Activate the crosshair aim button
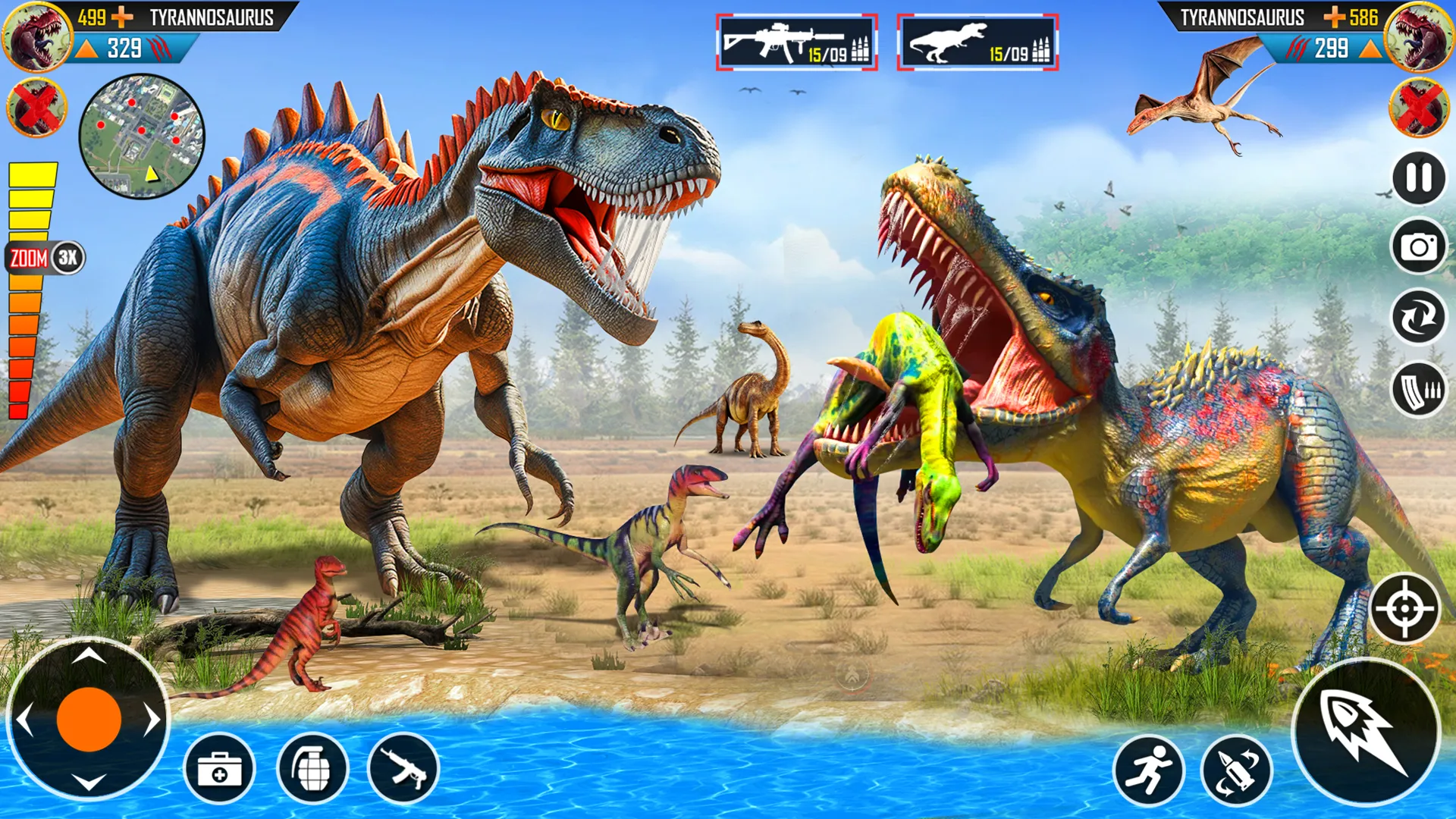This screenshot has width=1456, height=819. tap(1405, 608)
